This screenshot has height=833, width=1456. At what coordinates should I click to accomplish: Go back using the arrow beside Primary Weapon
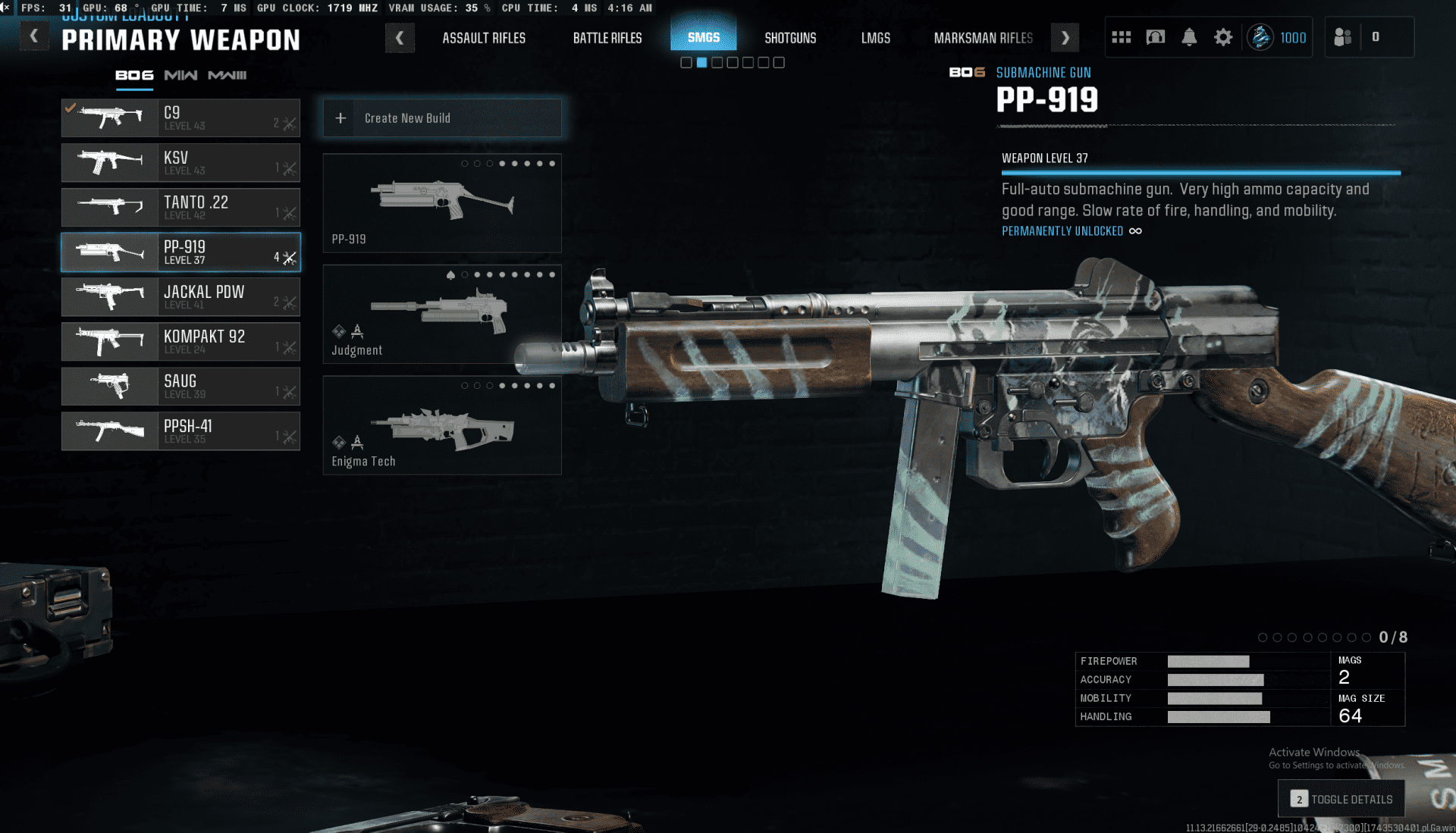click(x=34, y=36)
